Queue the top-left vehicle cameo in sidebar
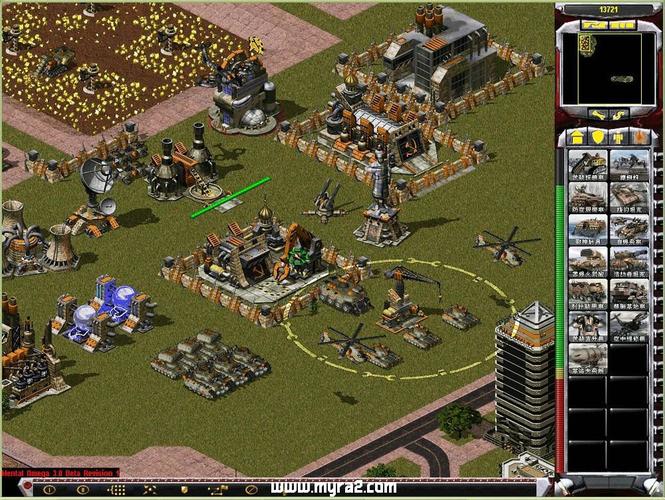The height and width of the screenshot is (500, 665). click(588, 165)
